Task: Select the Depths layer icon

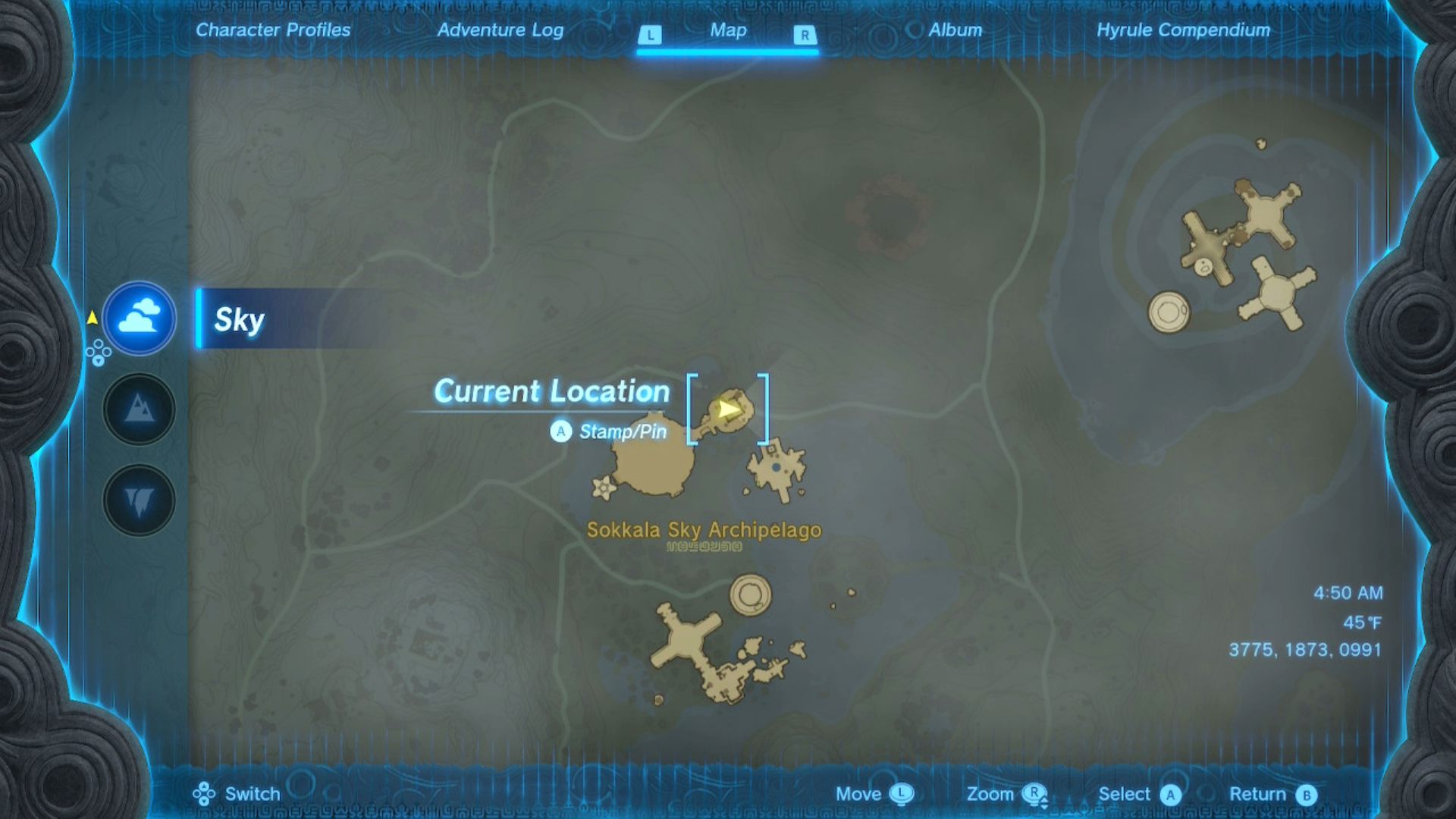Action: [139, 500]
